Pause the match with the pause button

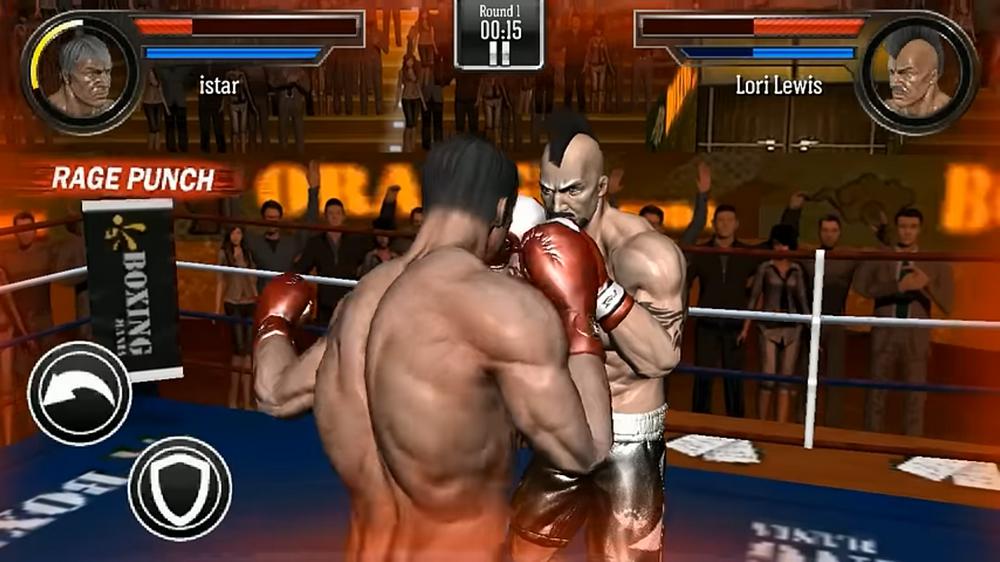[x=500, y=51]
